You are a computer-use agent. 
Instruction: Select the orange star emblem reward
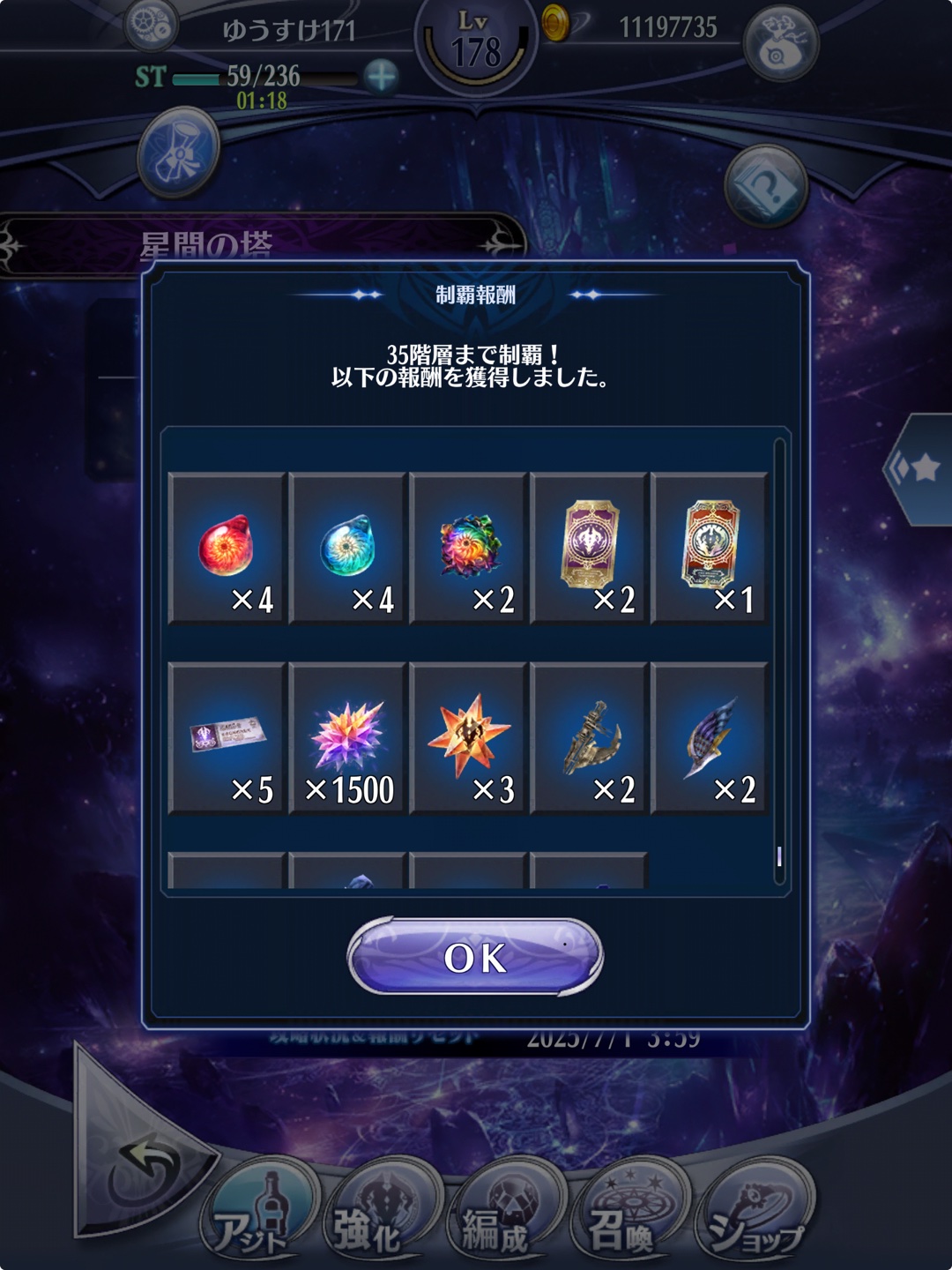(x=468, y=738)
